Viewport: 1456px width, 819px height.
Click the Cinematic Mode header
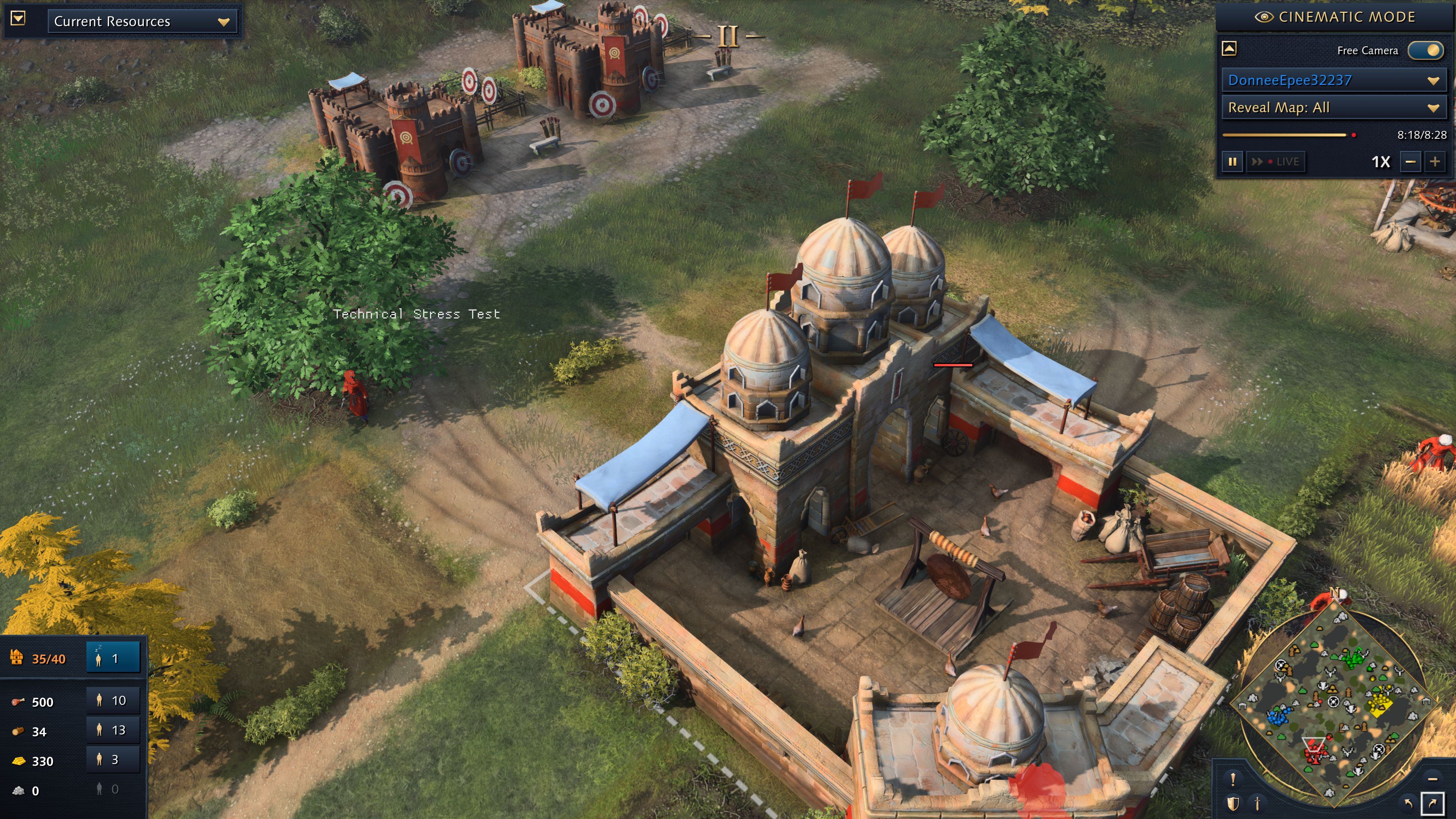(x=1335, y=17)
